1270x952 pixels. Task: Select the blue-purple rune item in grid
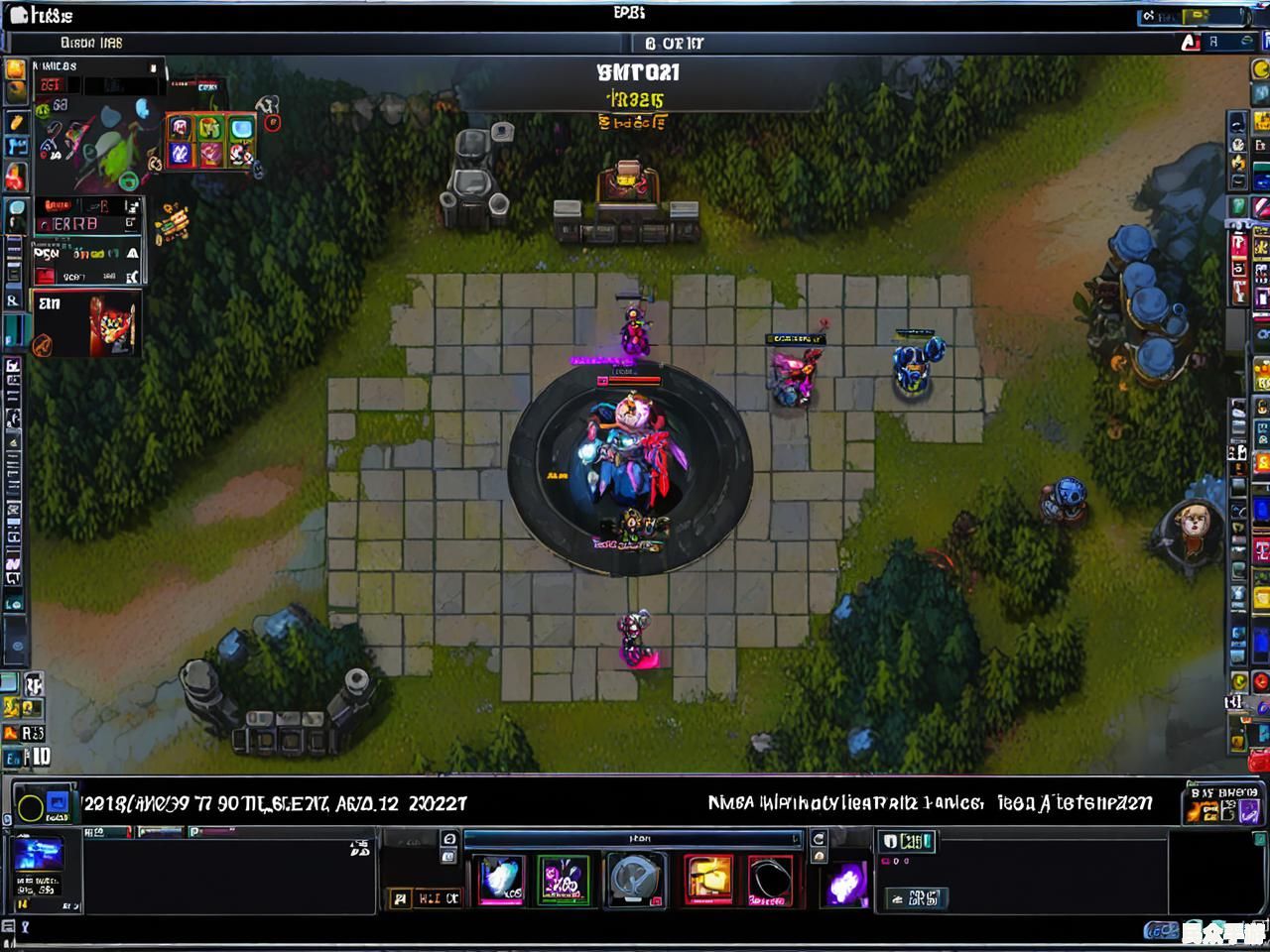tap(180, 154)
